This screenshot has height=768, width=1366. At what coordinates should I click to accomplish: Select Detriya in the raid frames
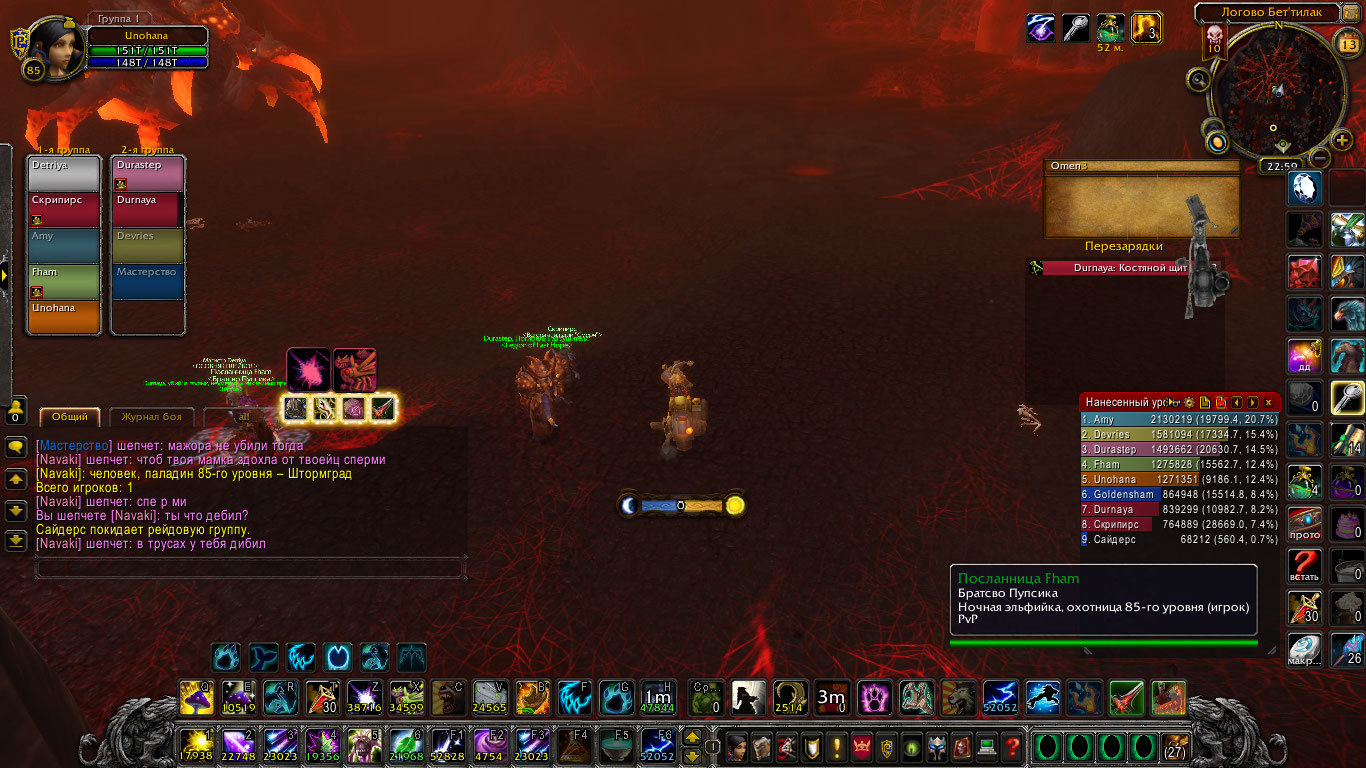(x=64, y=173)
